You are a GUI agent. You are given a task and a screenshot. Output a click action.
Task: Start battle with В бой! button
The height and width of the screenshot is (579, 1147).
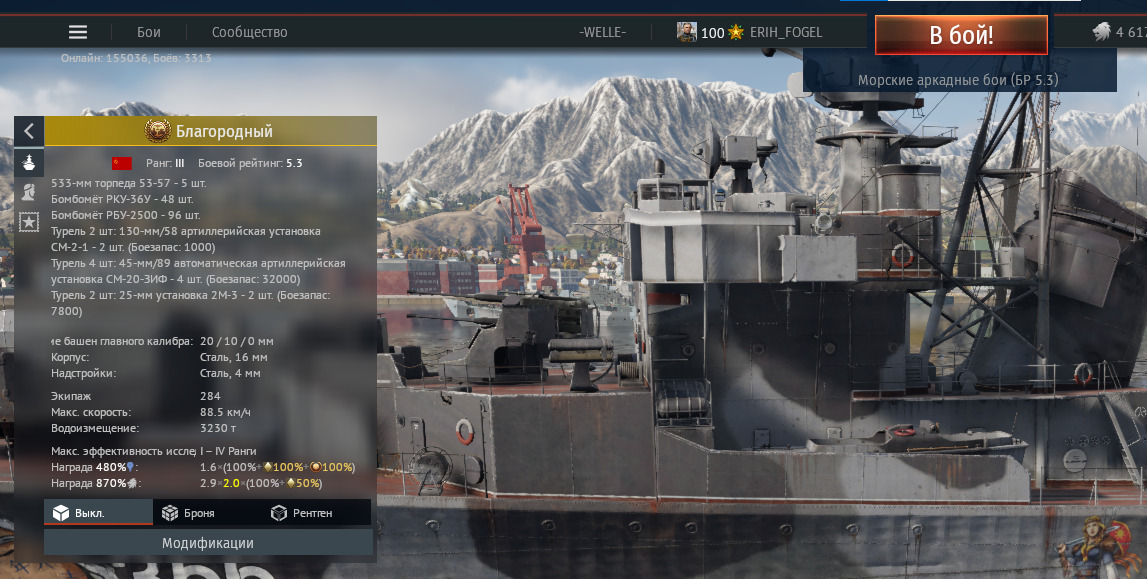961,35
